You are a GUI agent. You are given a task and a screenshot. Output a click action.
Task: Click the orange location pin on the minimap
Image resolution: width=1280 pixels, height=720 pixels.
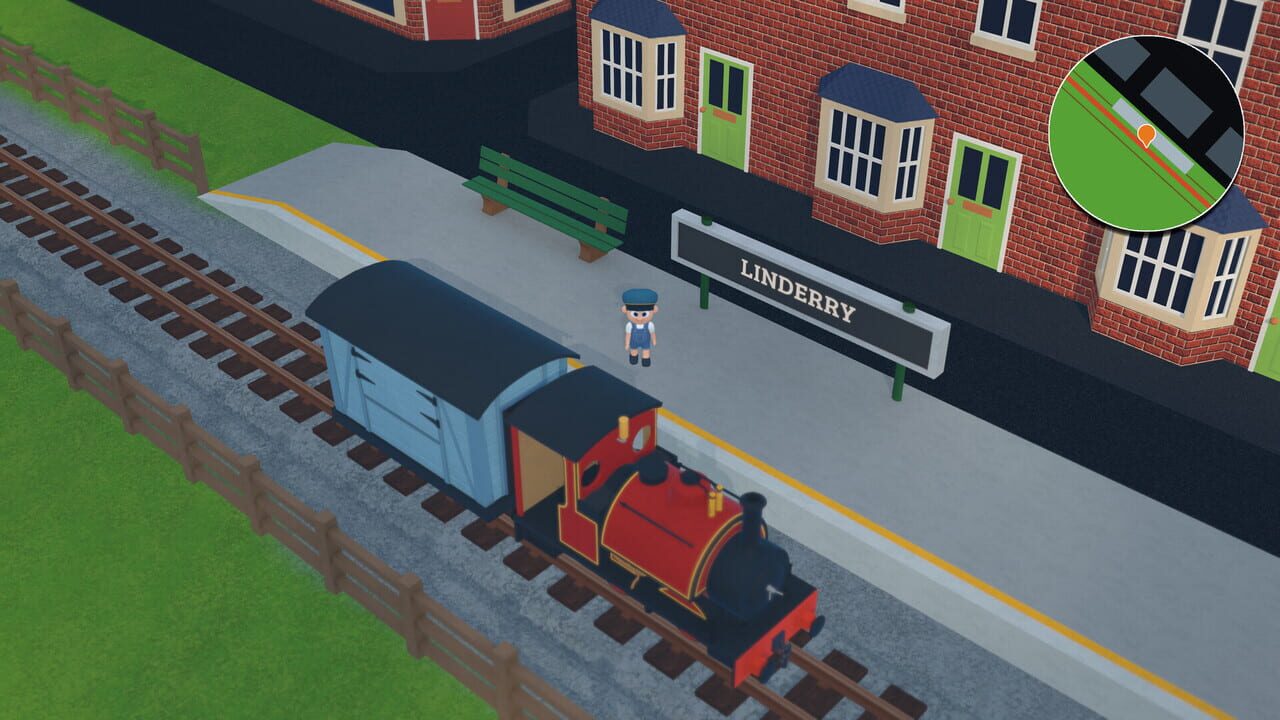click(x=1146, y=135)
